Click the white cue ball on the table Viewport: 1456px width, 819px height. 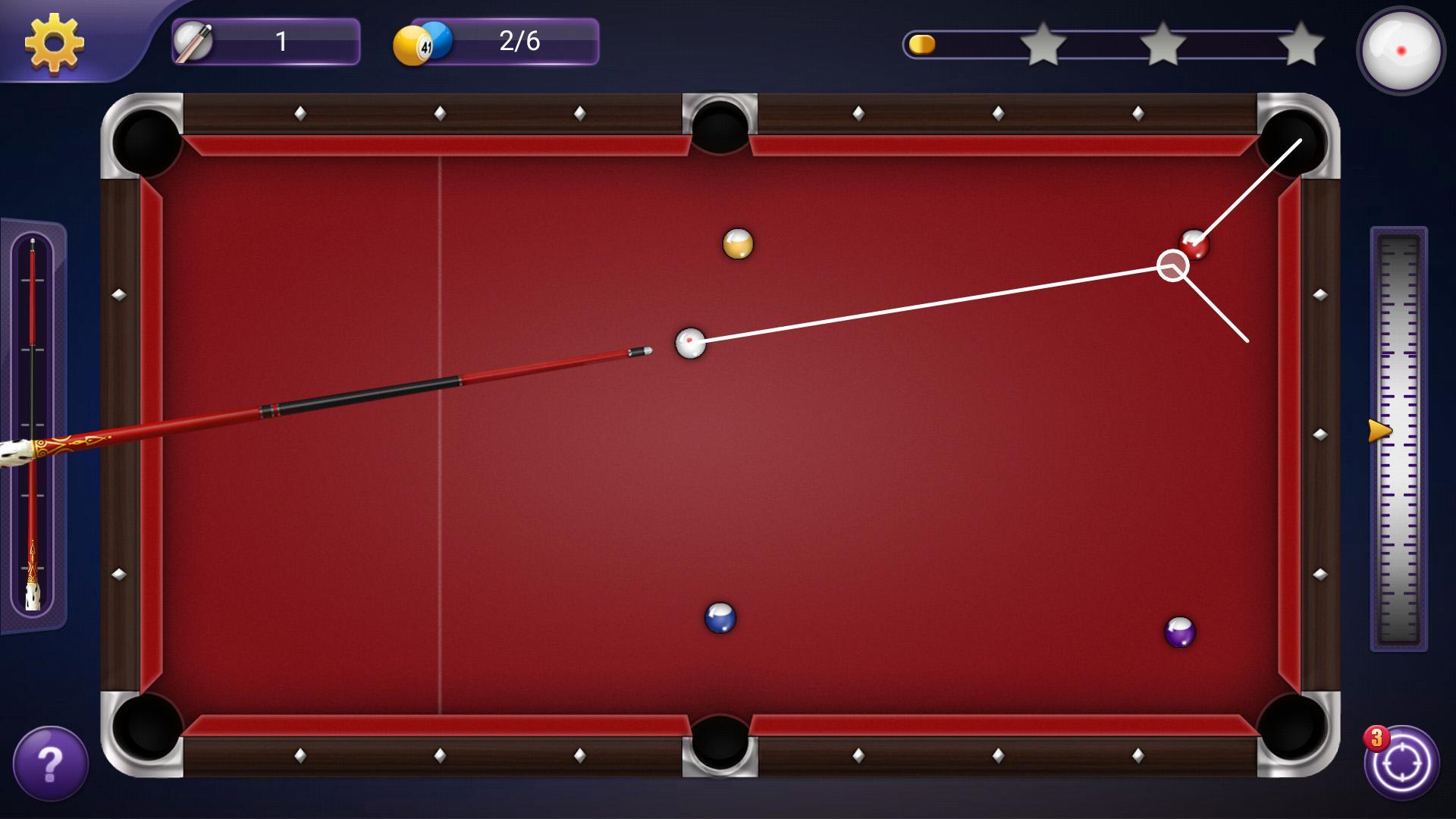689,343
